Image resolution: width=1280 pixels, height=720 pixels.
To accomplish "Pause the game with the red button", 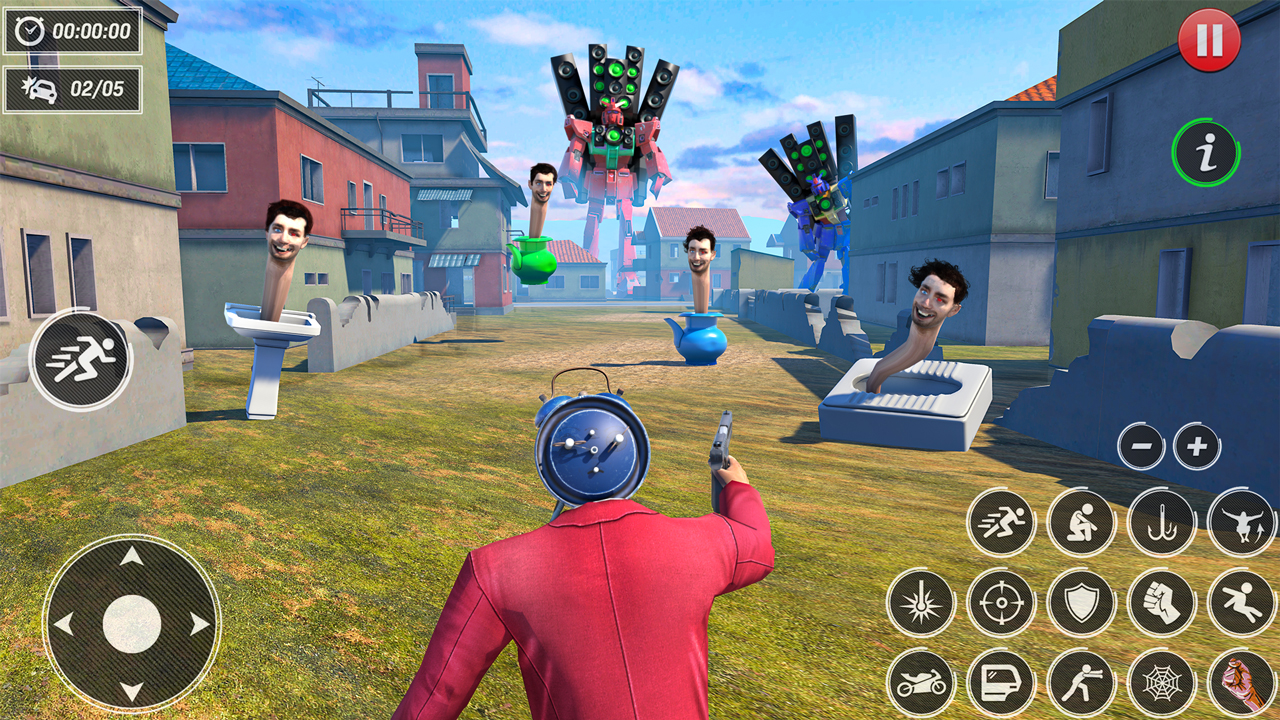I will coord(1209,40).
